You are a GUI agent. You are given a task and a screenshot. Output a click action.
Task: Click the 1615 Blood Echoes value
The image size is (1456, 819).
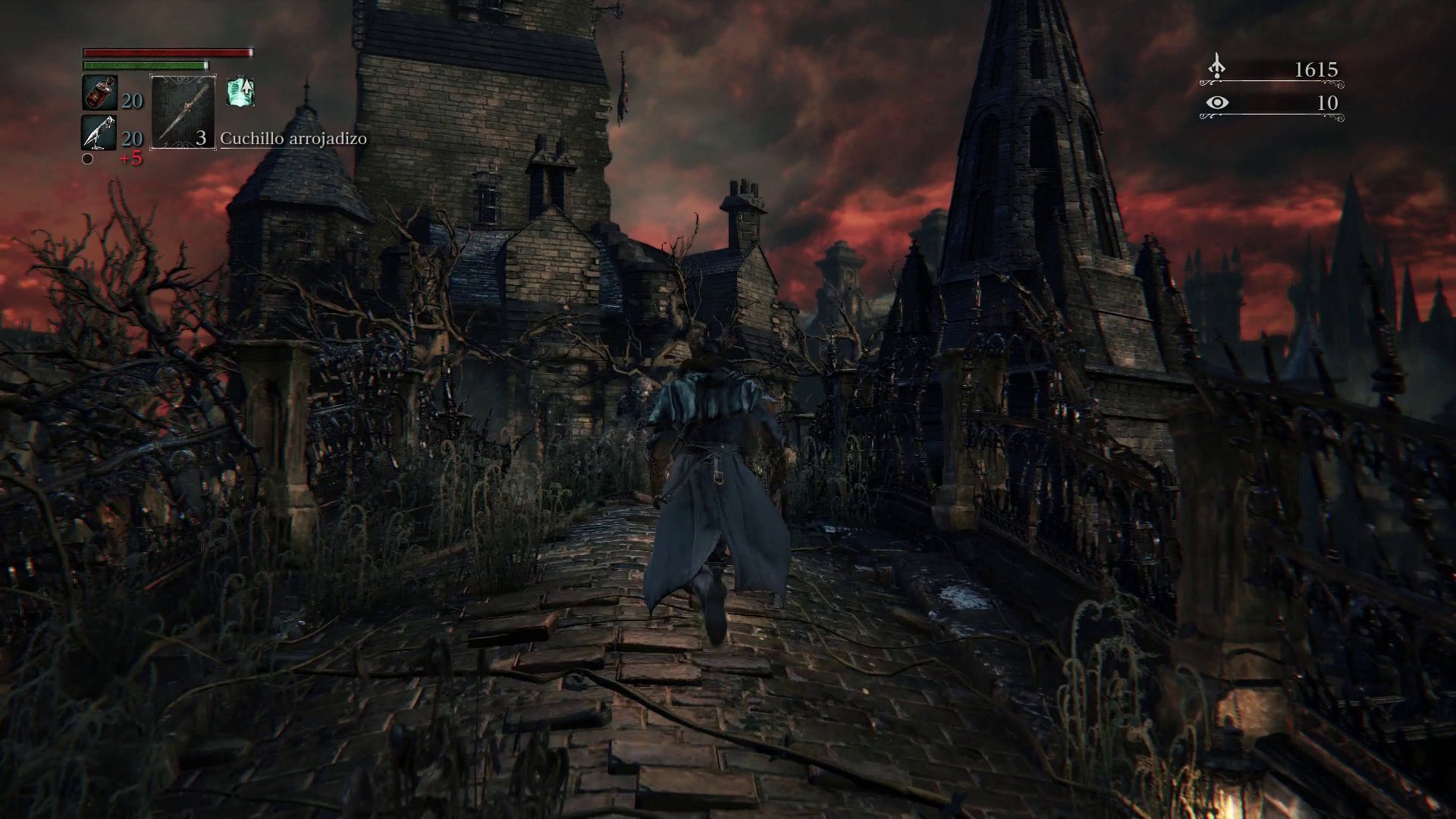(x=1316, y=70)
